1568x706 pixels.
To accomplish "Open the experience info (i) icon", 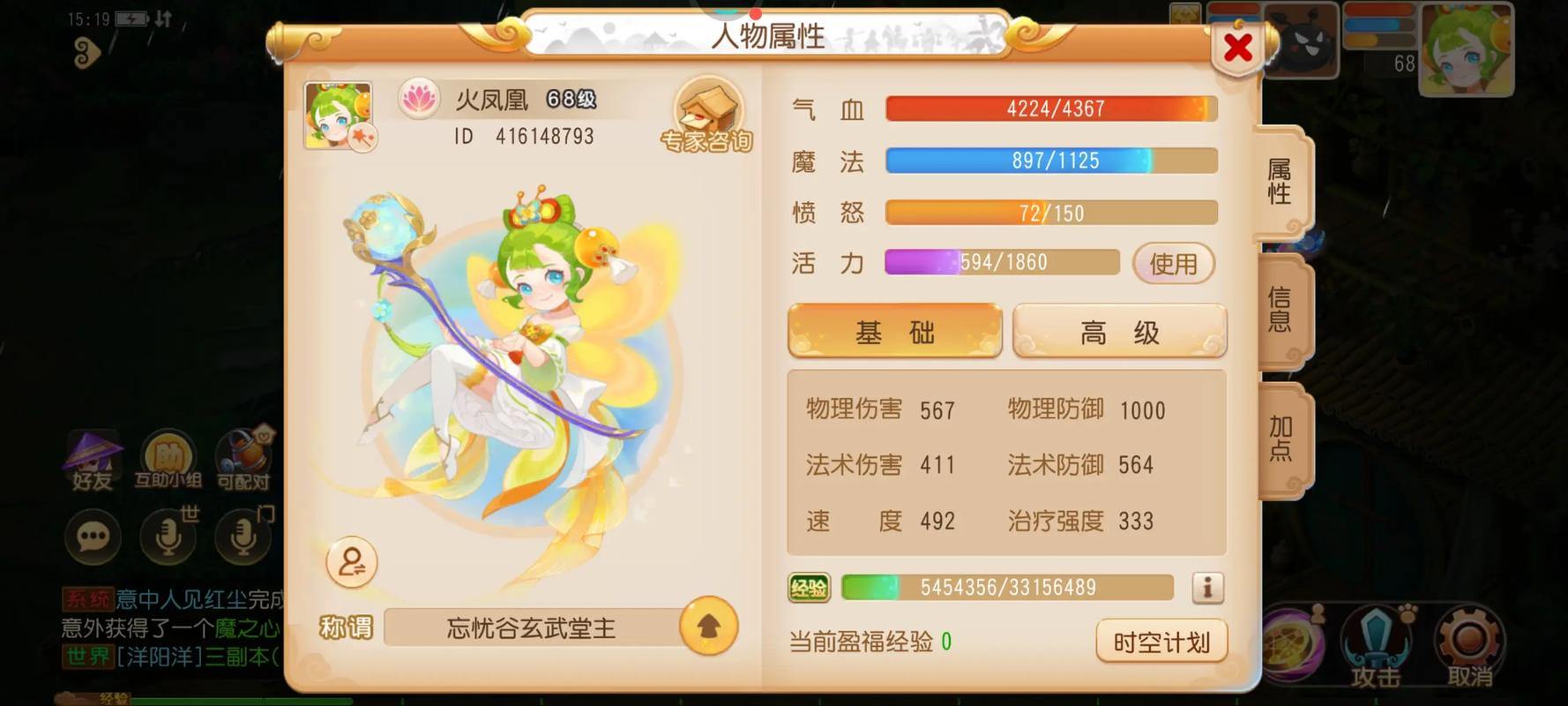I will [x=1208, y=586].
